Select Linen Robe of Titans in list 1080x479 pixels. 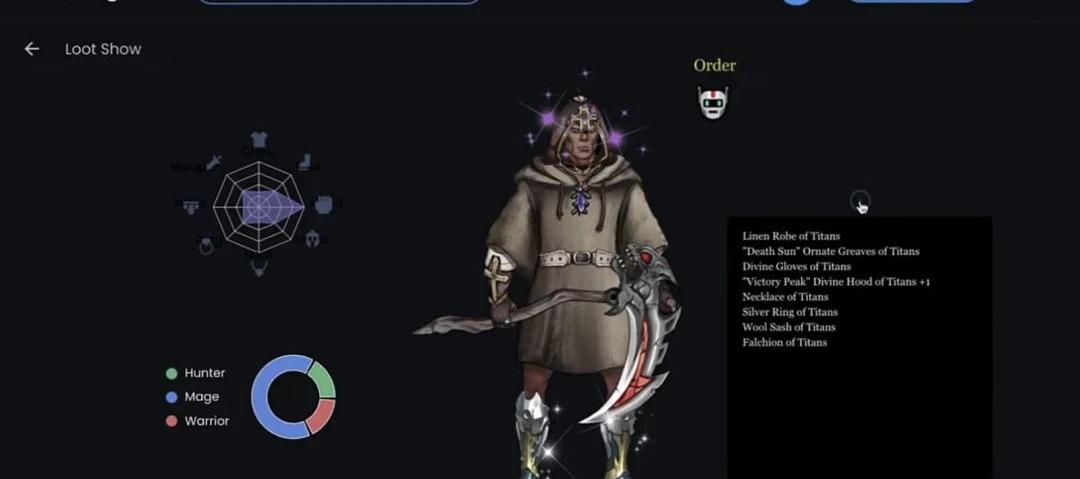pos(791,236)
